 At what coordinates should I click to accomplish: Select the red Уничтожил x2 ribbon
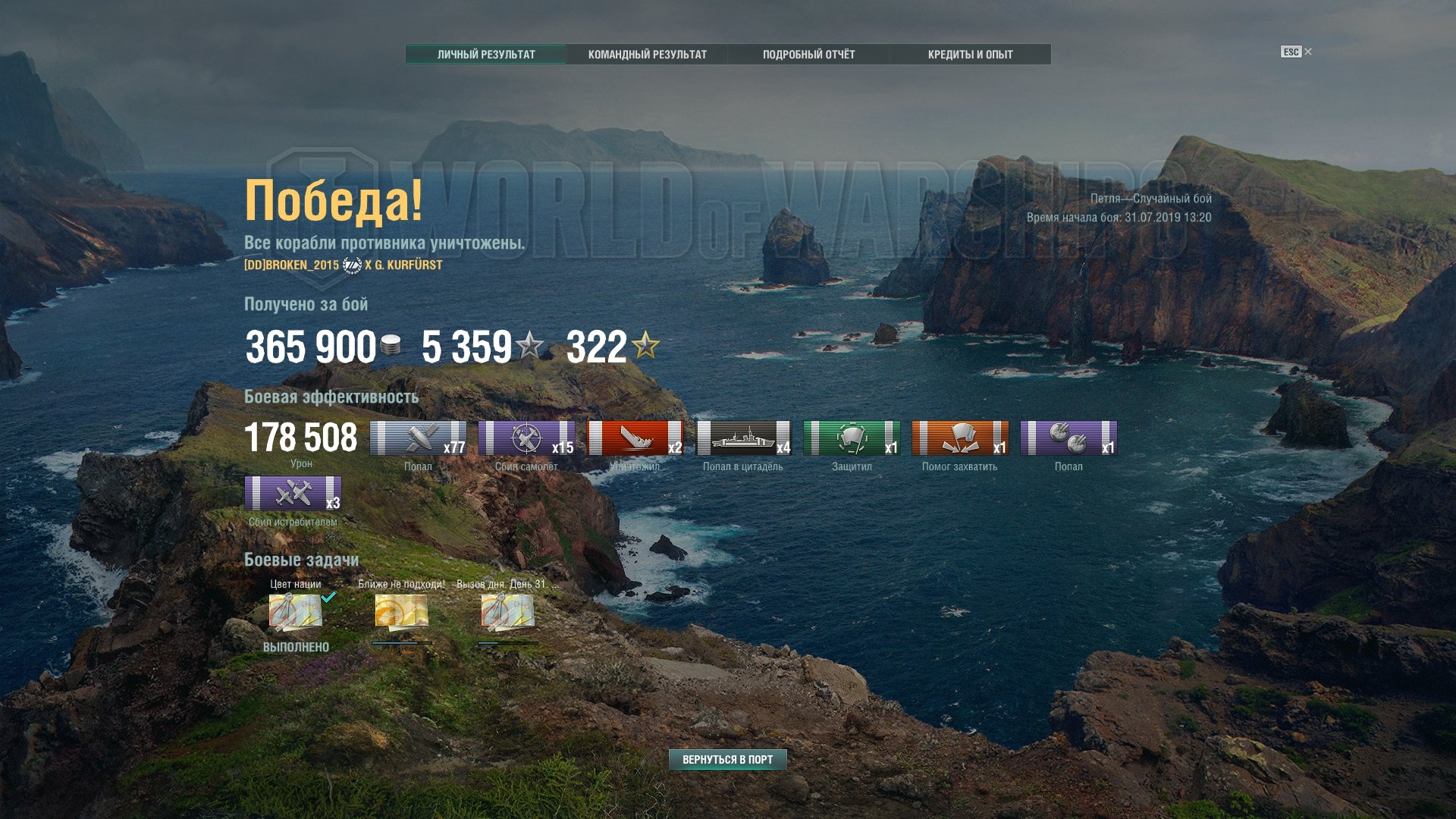pos(635,438)
